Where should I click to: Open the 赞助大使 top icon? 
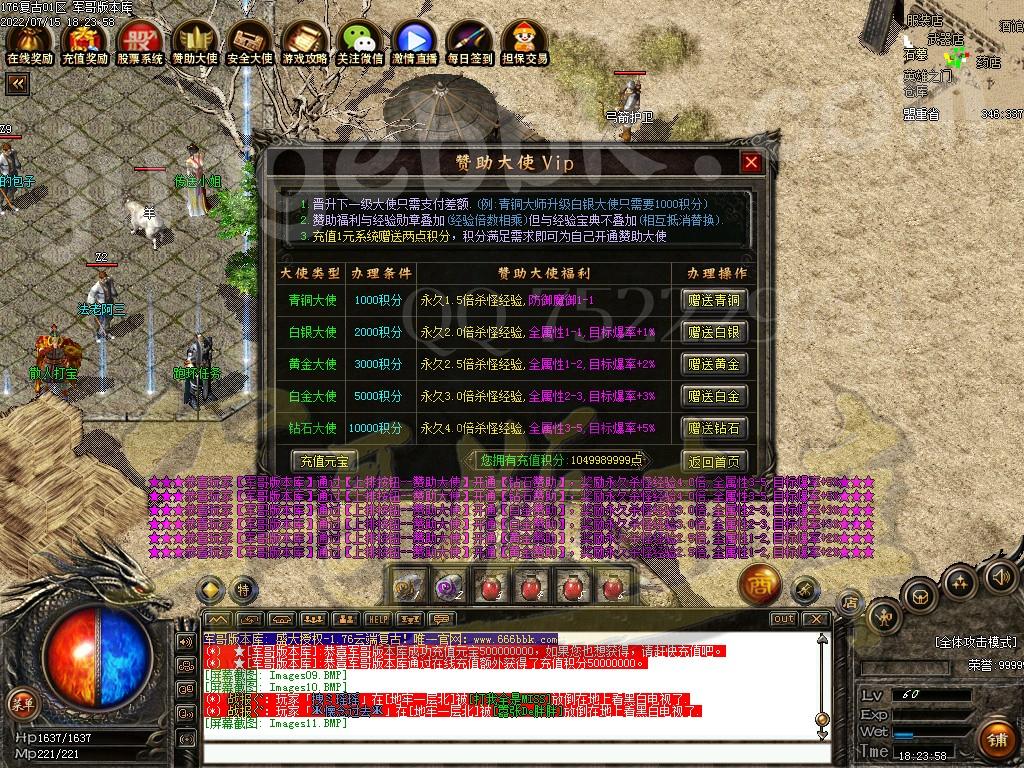[x=195, y=43]
